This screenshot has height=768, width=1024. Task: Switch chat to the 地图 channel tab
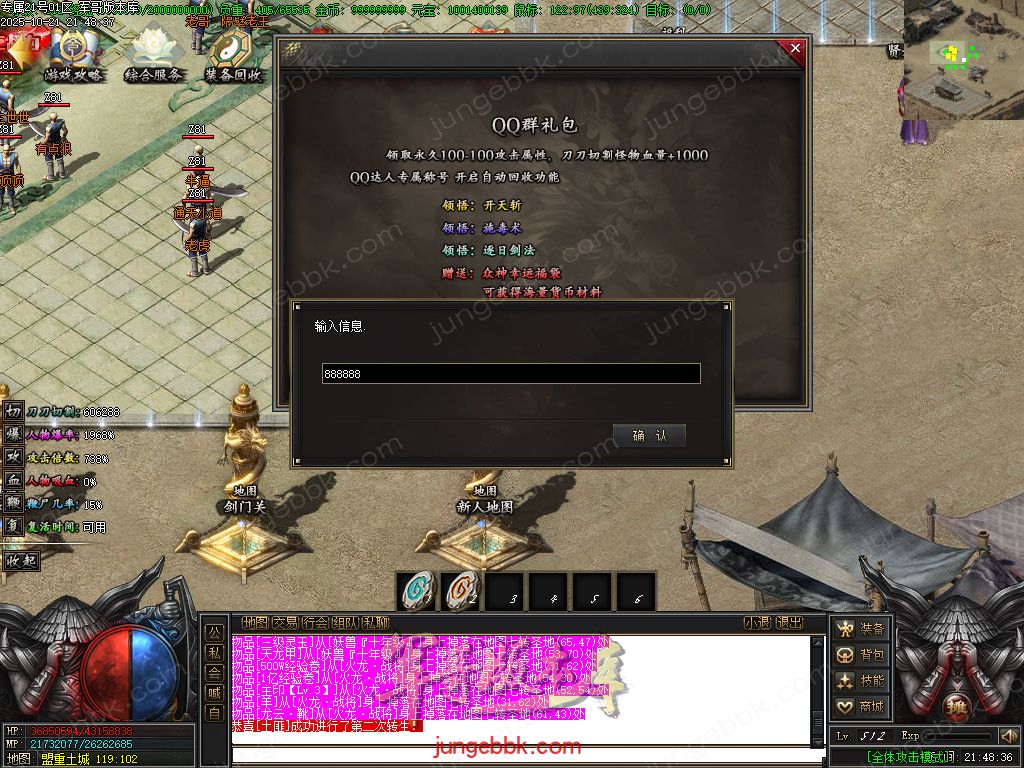click(x=255, y=622)
